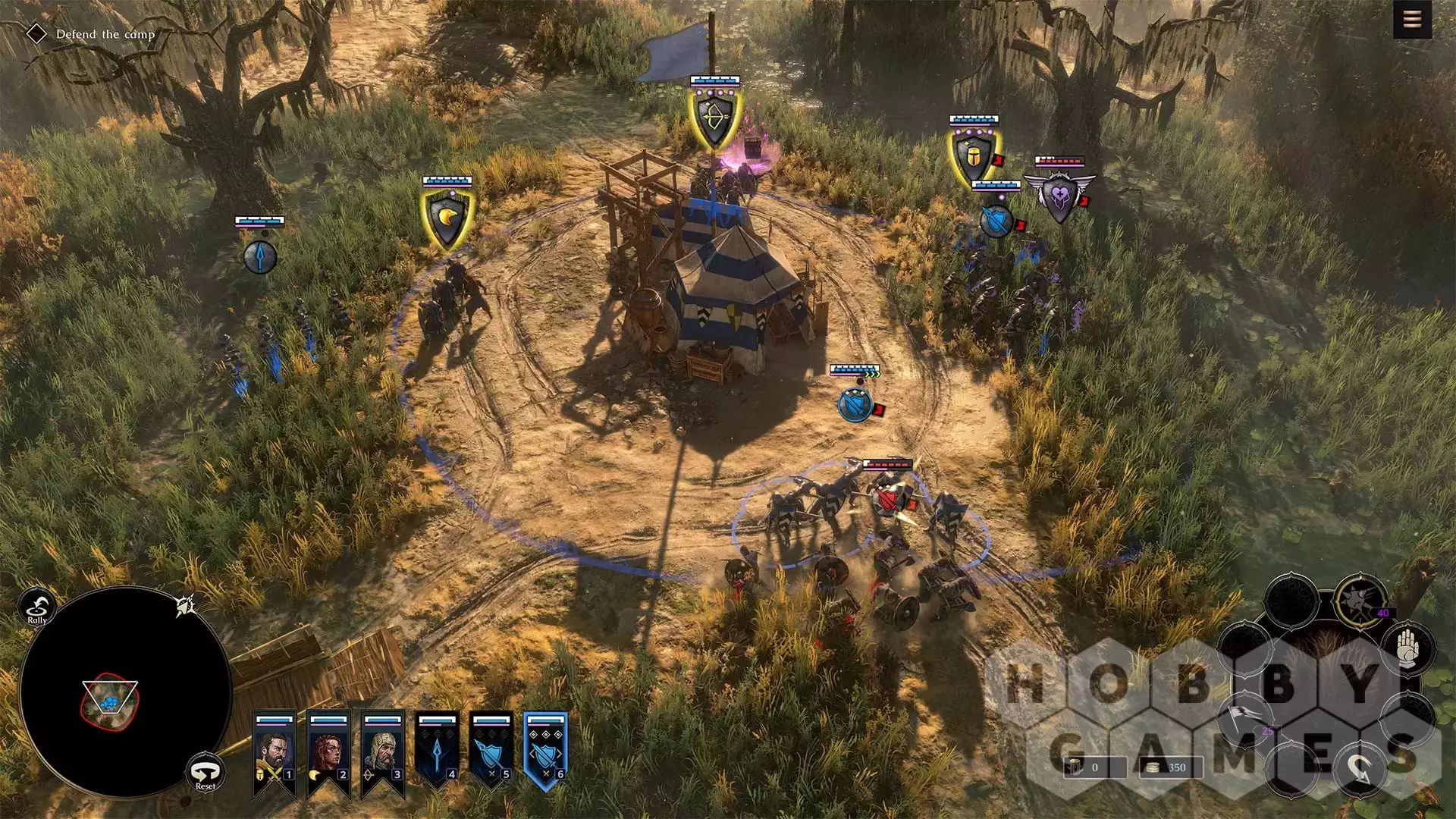This screenshot has height=819, width=1456.
Task: Select the winged purple shield unit marker
Action: (1059, 196)
